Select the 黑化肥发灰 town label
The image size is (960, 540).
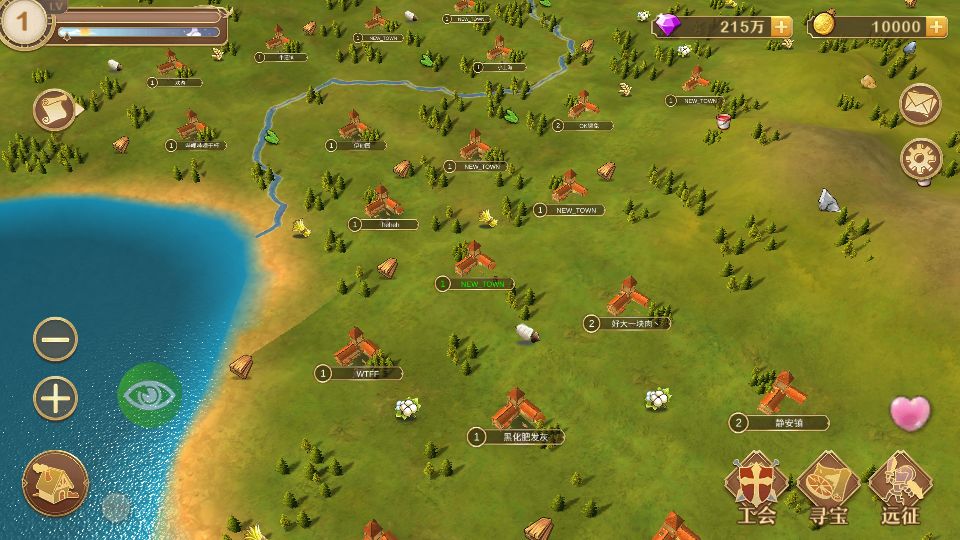click(525, 437)
